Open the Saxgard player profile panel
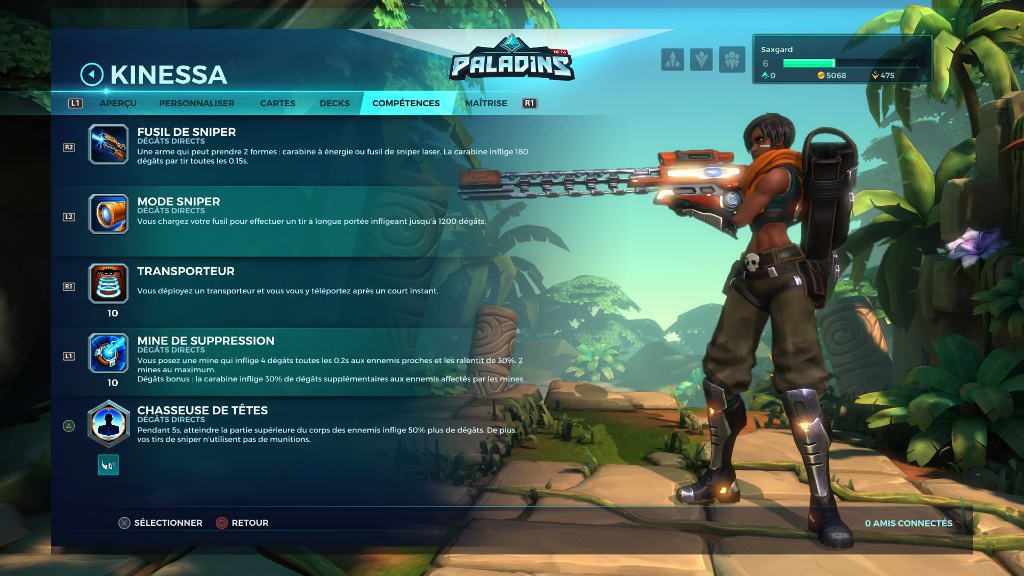This screenshot has height=576, width=1024. [844, 60]
